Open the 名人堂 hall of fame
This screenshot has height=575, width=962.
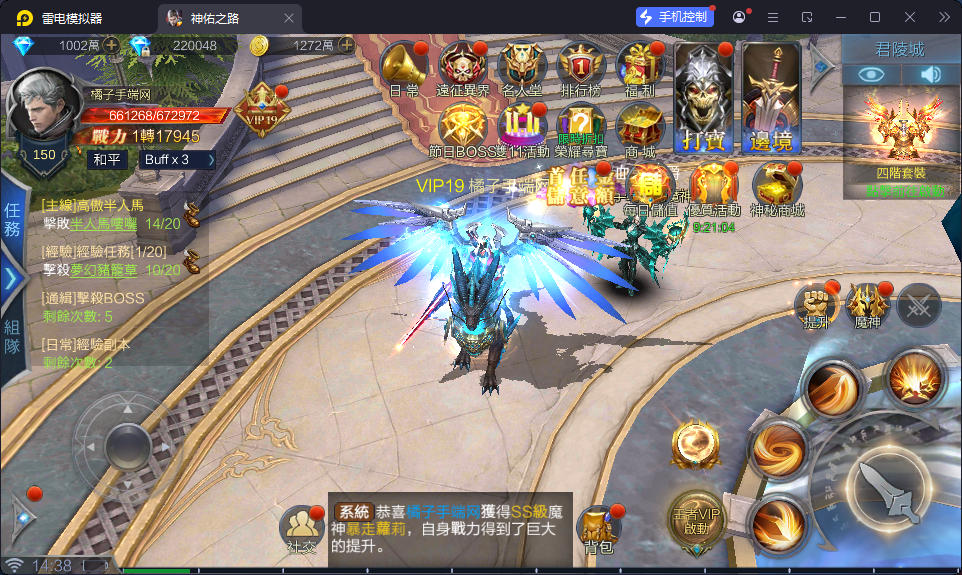point(522,68)
